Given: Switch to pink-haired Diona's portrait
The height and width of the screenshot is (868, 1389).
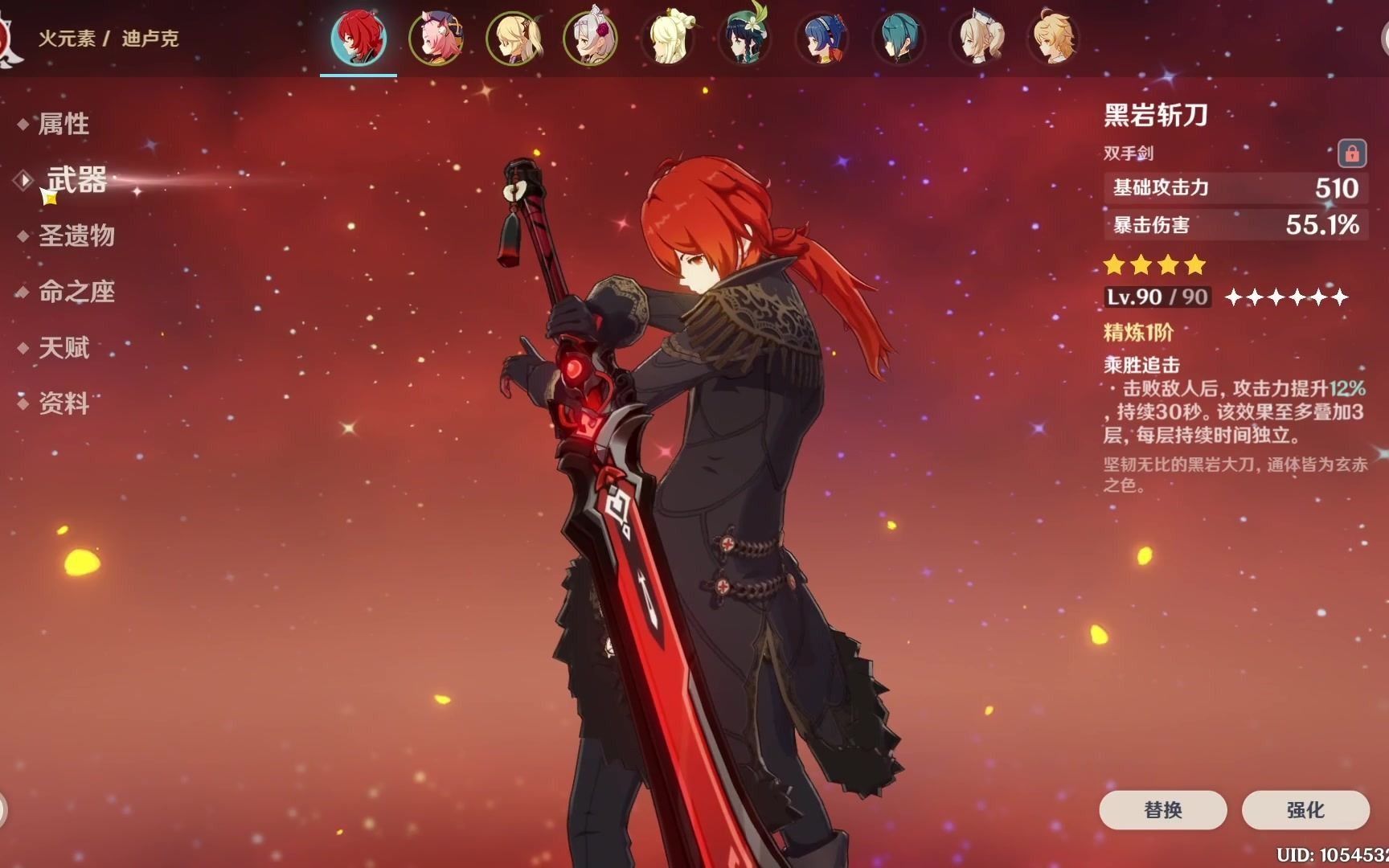Looking at the screenshot, I should click(436, 38).
